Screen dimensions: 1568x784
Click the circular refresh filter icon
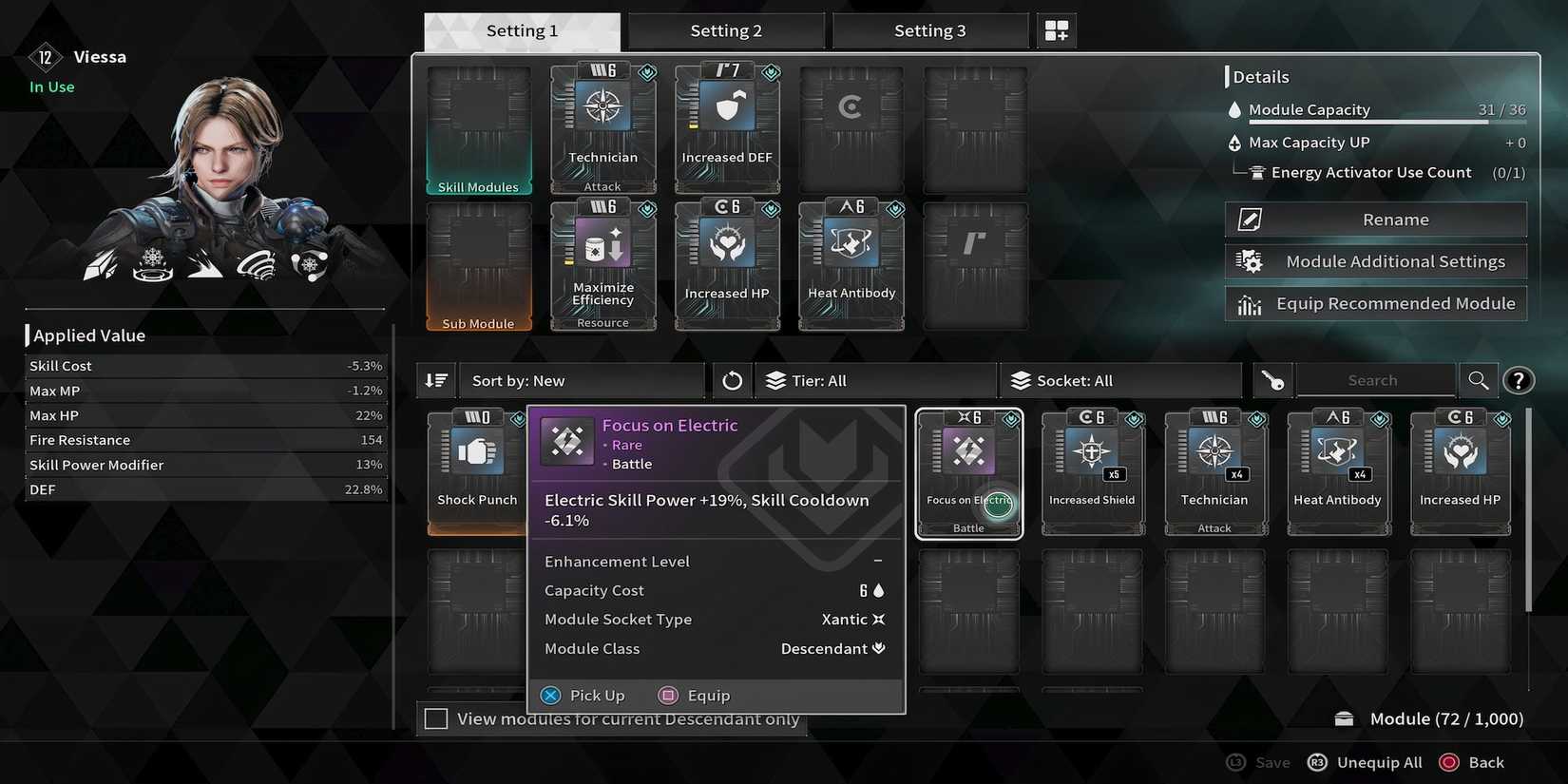coord(732,380)
